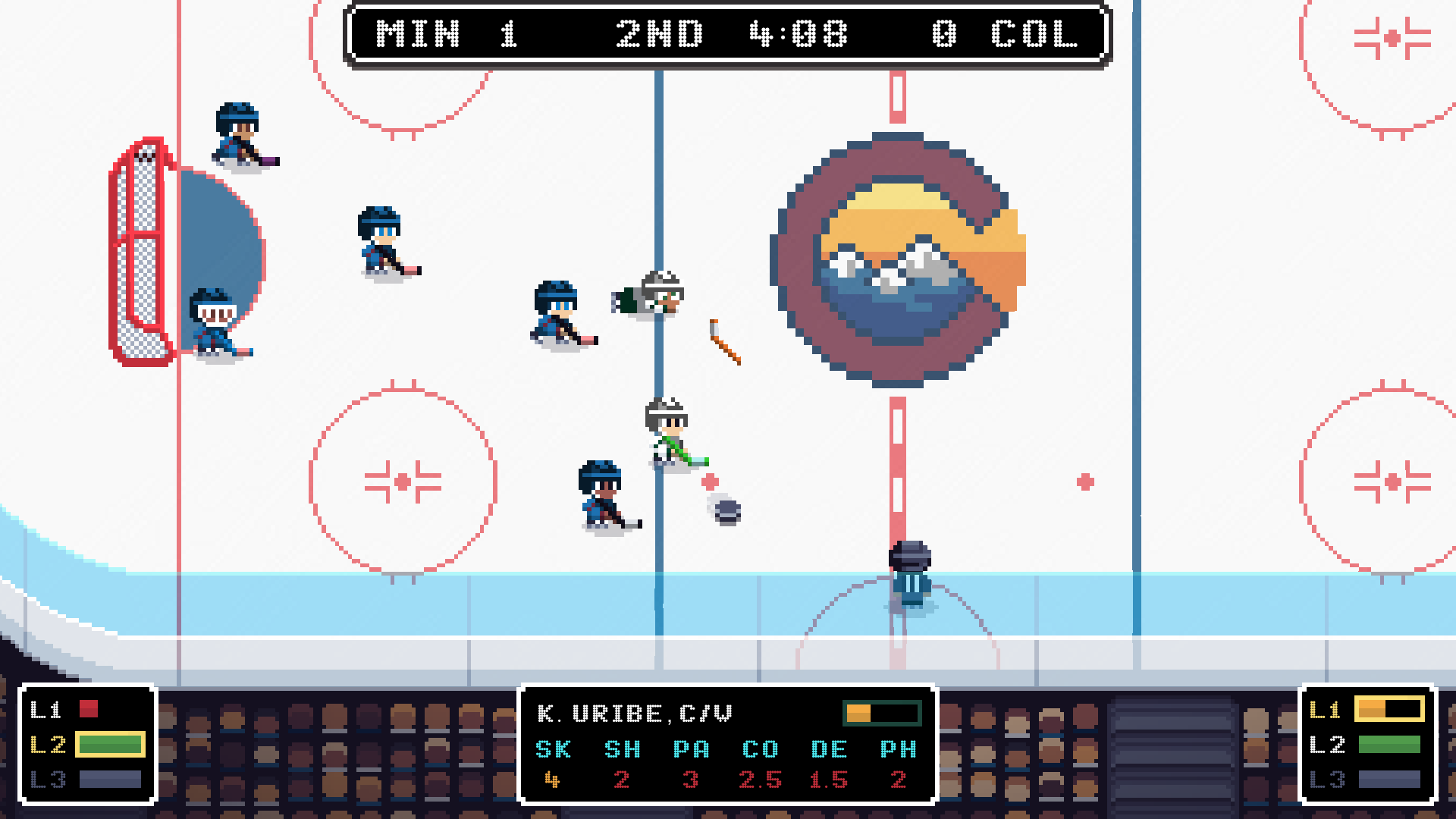Click the K. URIBE, C/V player name
Viewport: 1456px width, 819px height.
pyautogui.click(x=633, y=713)
